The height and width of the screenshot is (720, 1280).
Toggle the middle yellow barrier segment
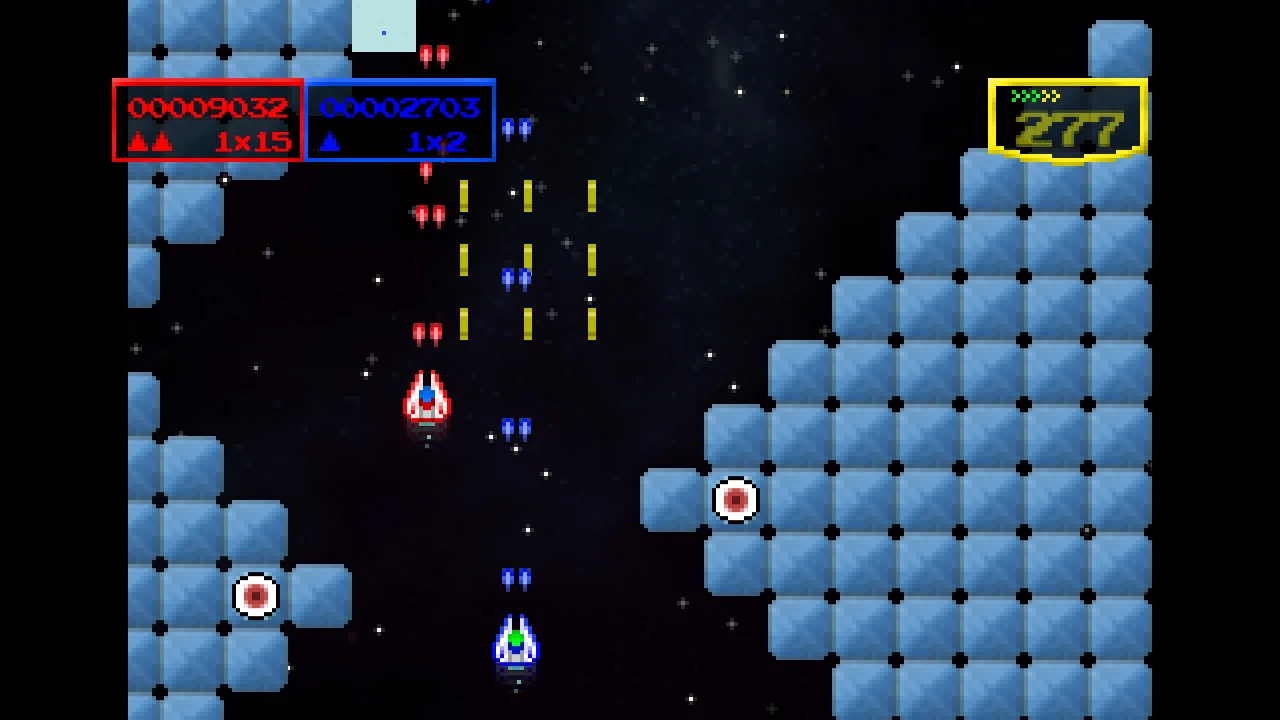coord(527,260)
